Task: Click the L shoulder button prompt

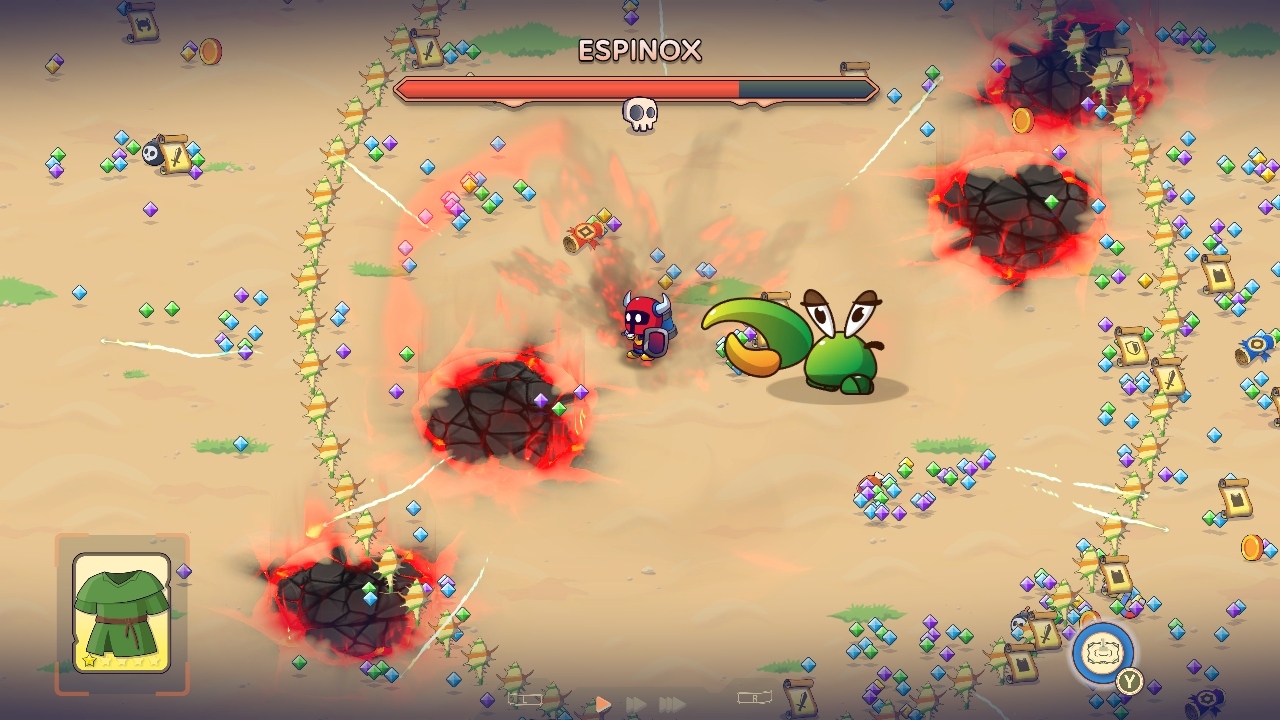Action: [526, 699]
